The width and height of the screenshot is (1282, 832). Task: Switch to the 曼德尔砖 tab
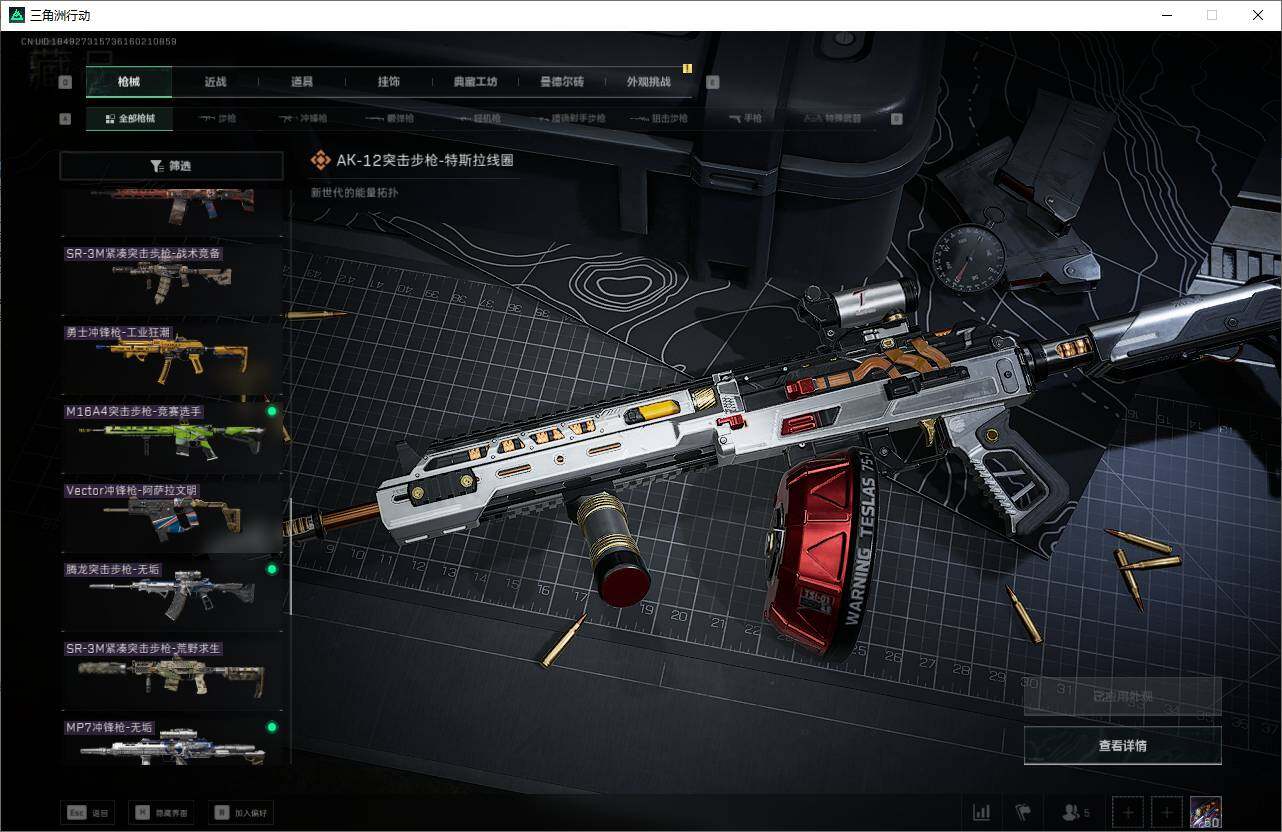point(561,82)
